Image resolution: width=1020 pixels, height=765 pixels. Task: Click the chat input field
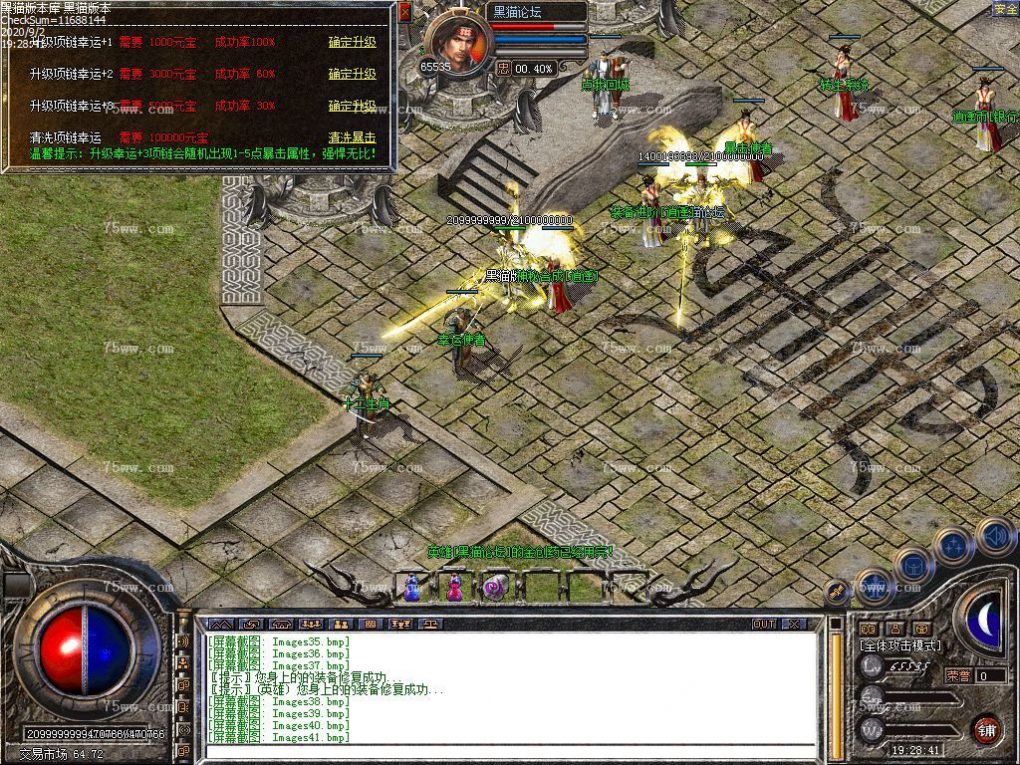click(x=510, y=750)
